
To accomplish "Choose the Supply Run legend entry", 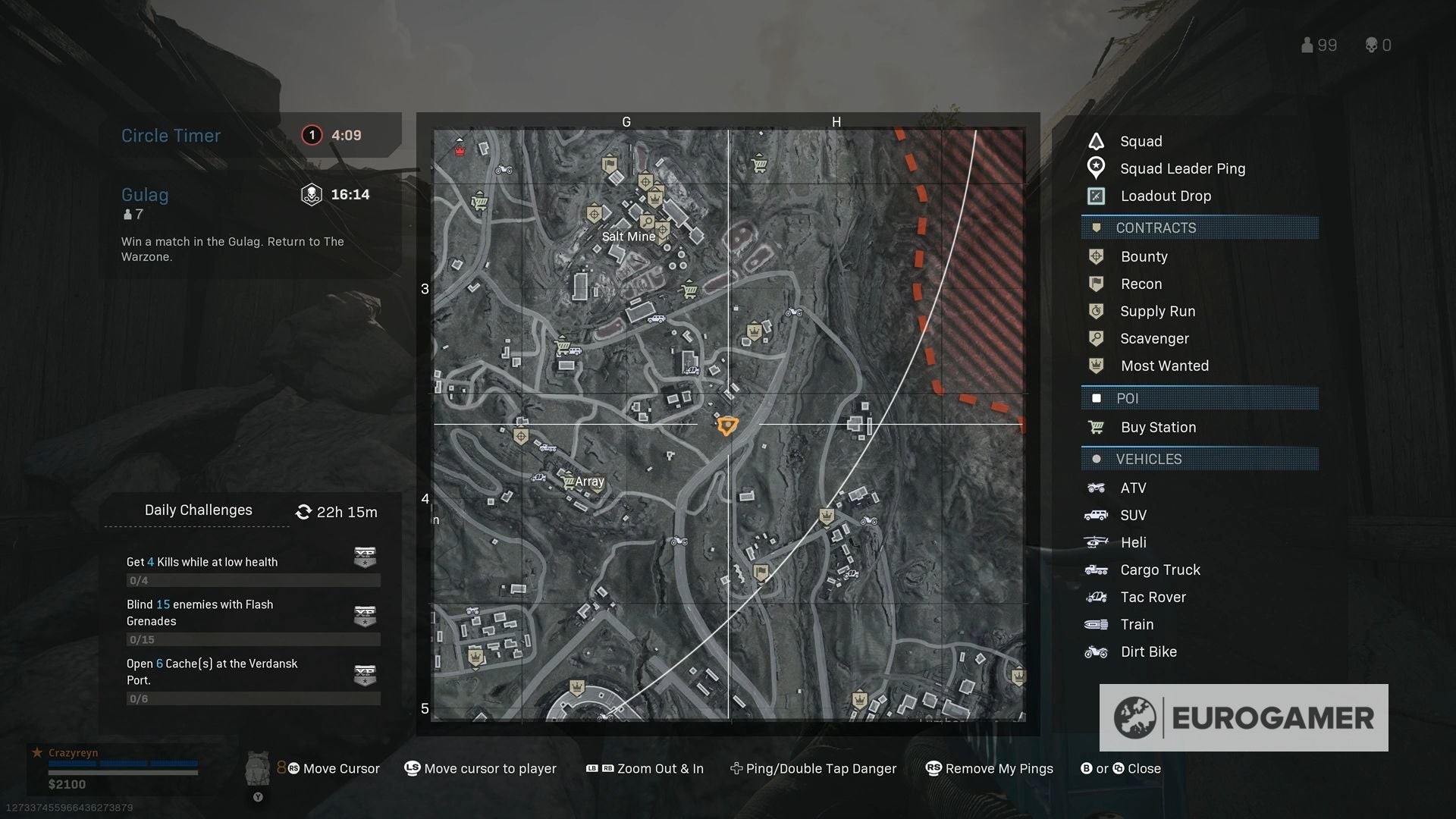I will [x=1157, y=312].
